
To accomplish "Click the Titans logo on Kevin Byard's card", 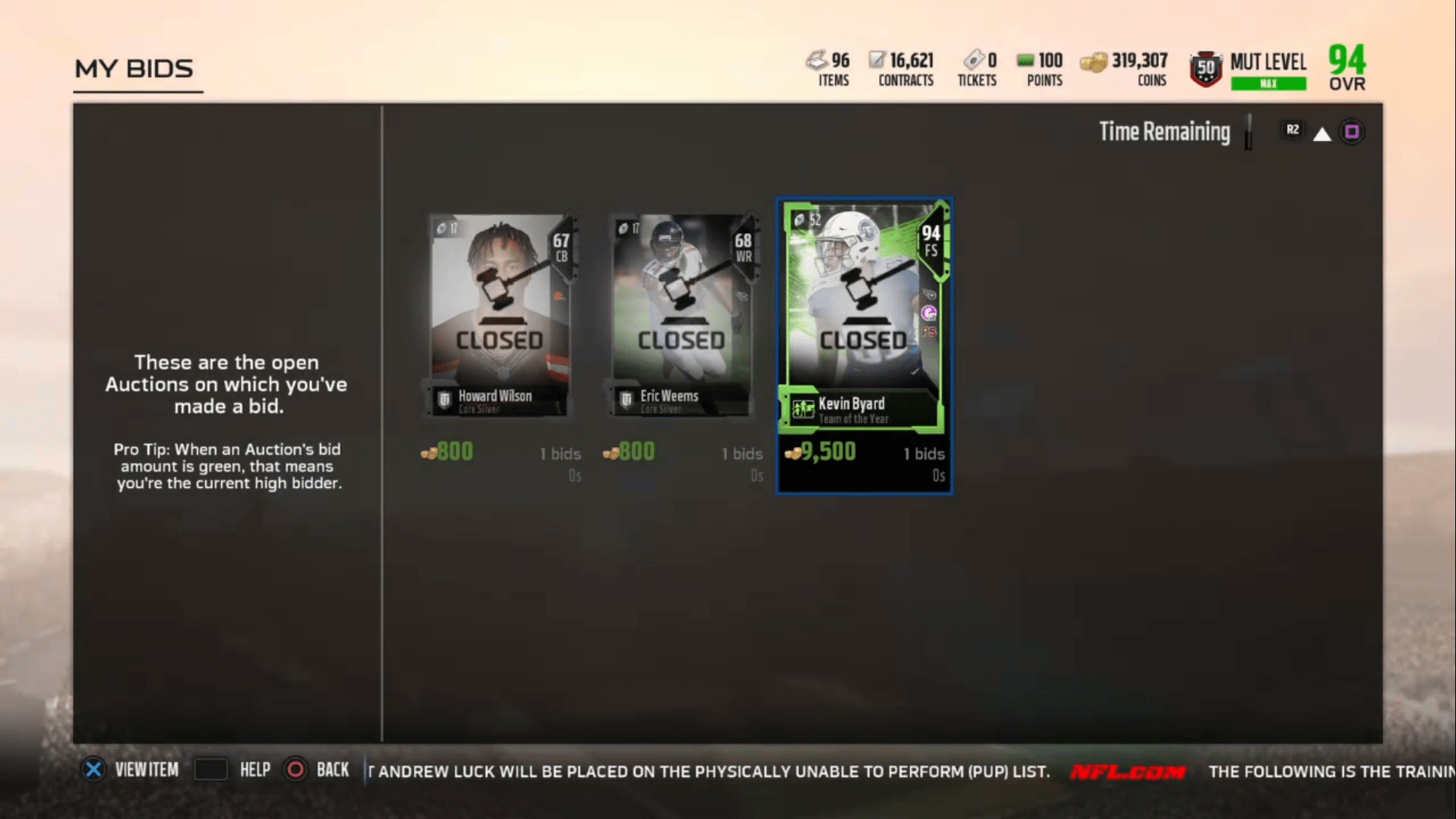I will click(931, 294).
